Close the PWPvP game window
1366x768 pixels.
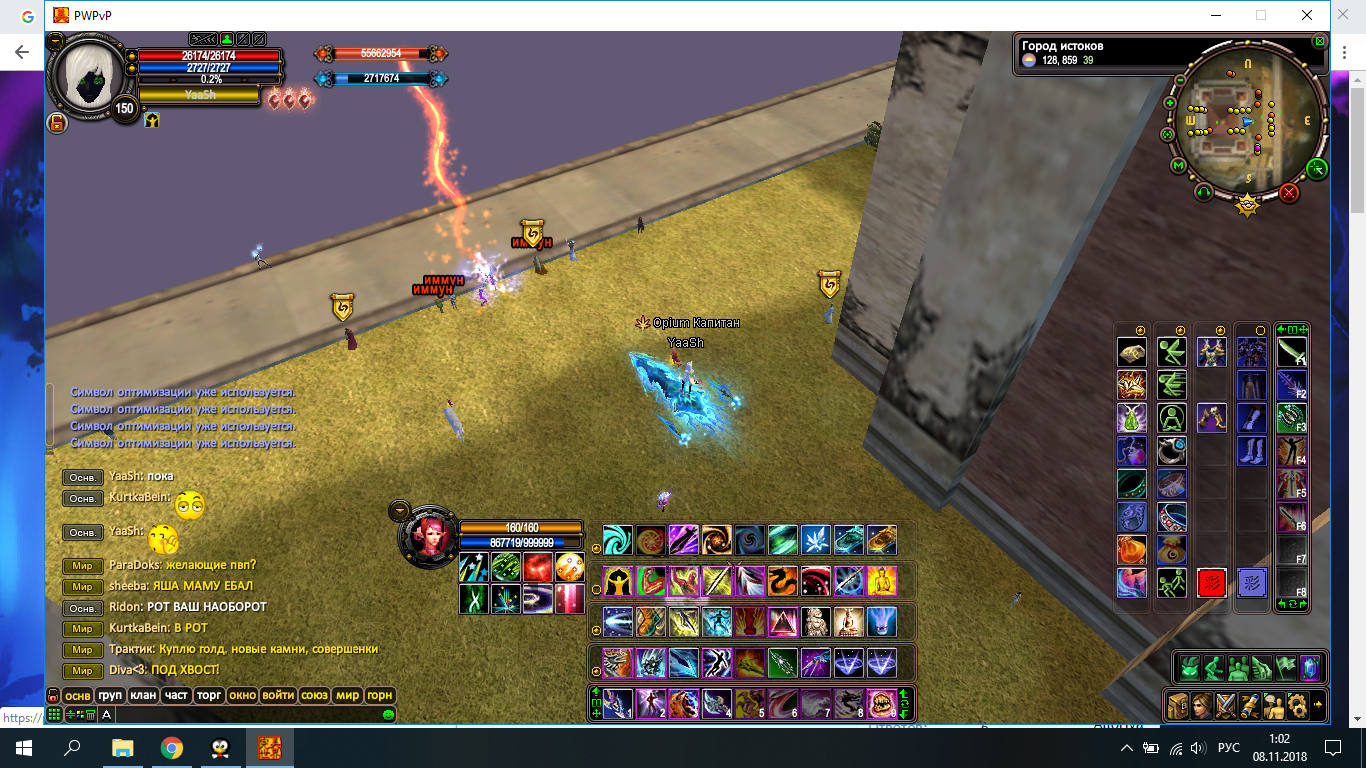(1307, 15)
